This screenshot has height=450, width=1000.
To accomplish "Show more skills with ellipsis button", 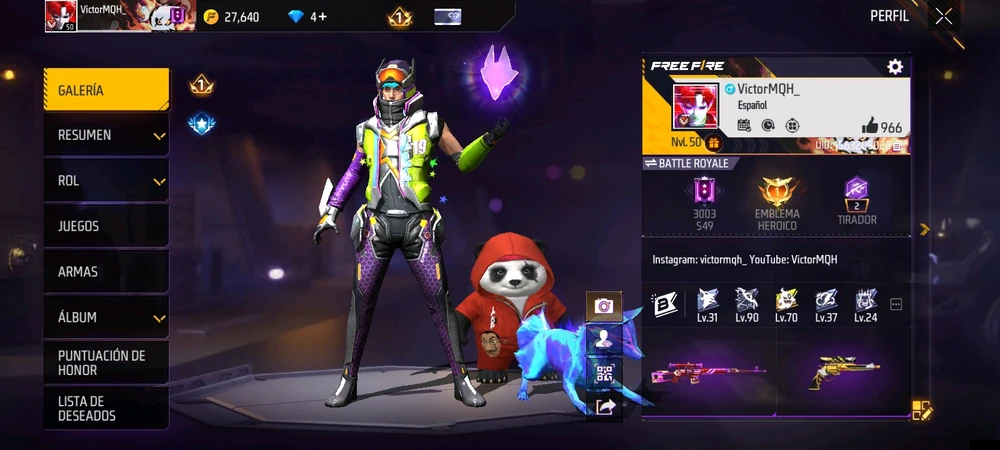I will tap(896, 305).
